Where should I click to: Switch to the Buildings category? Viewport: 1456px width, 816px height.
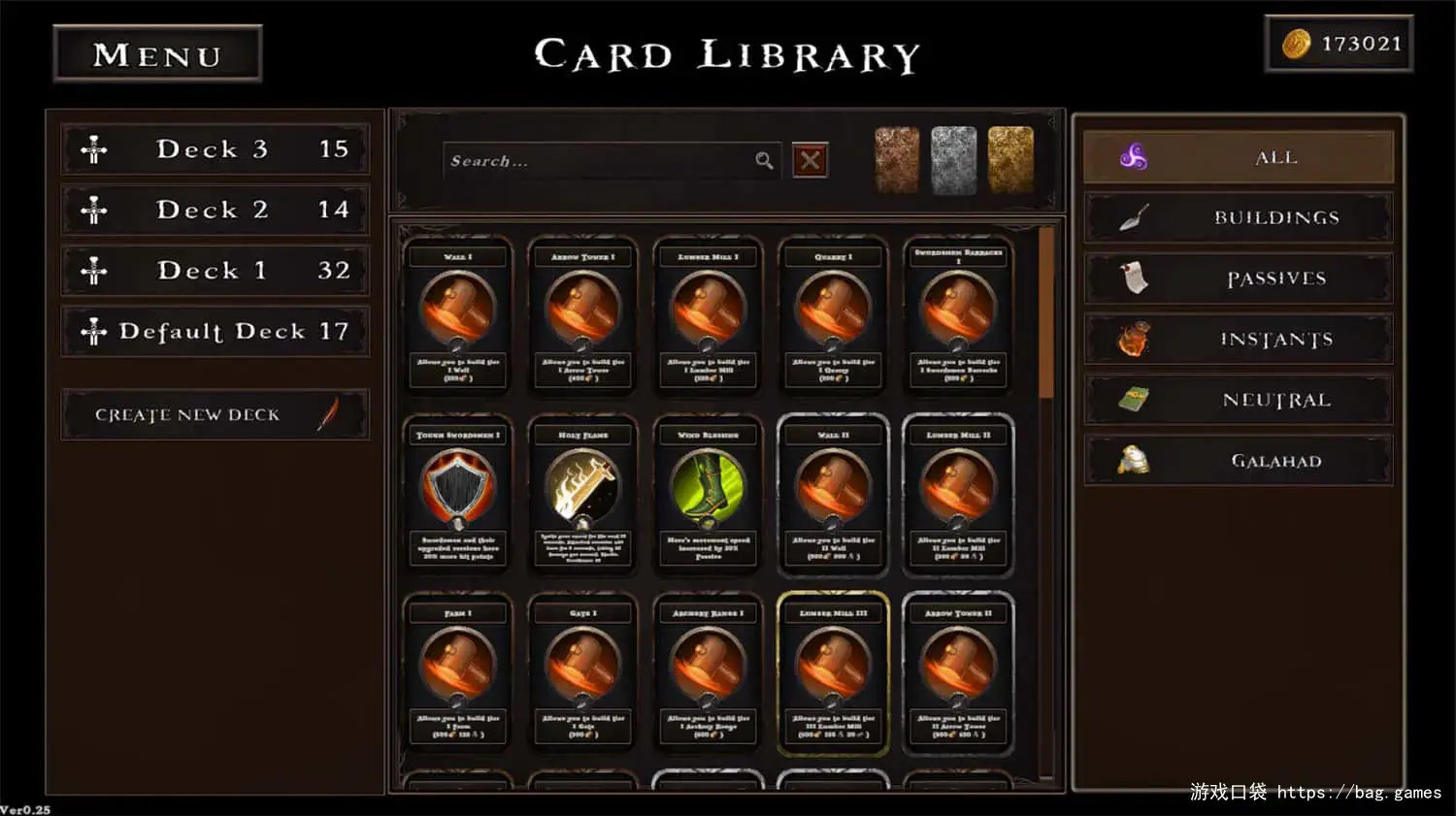point(1239,217)
